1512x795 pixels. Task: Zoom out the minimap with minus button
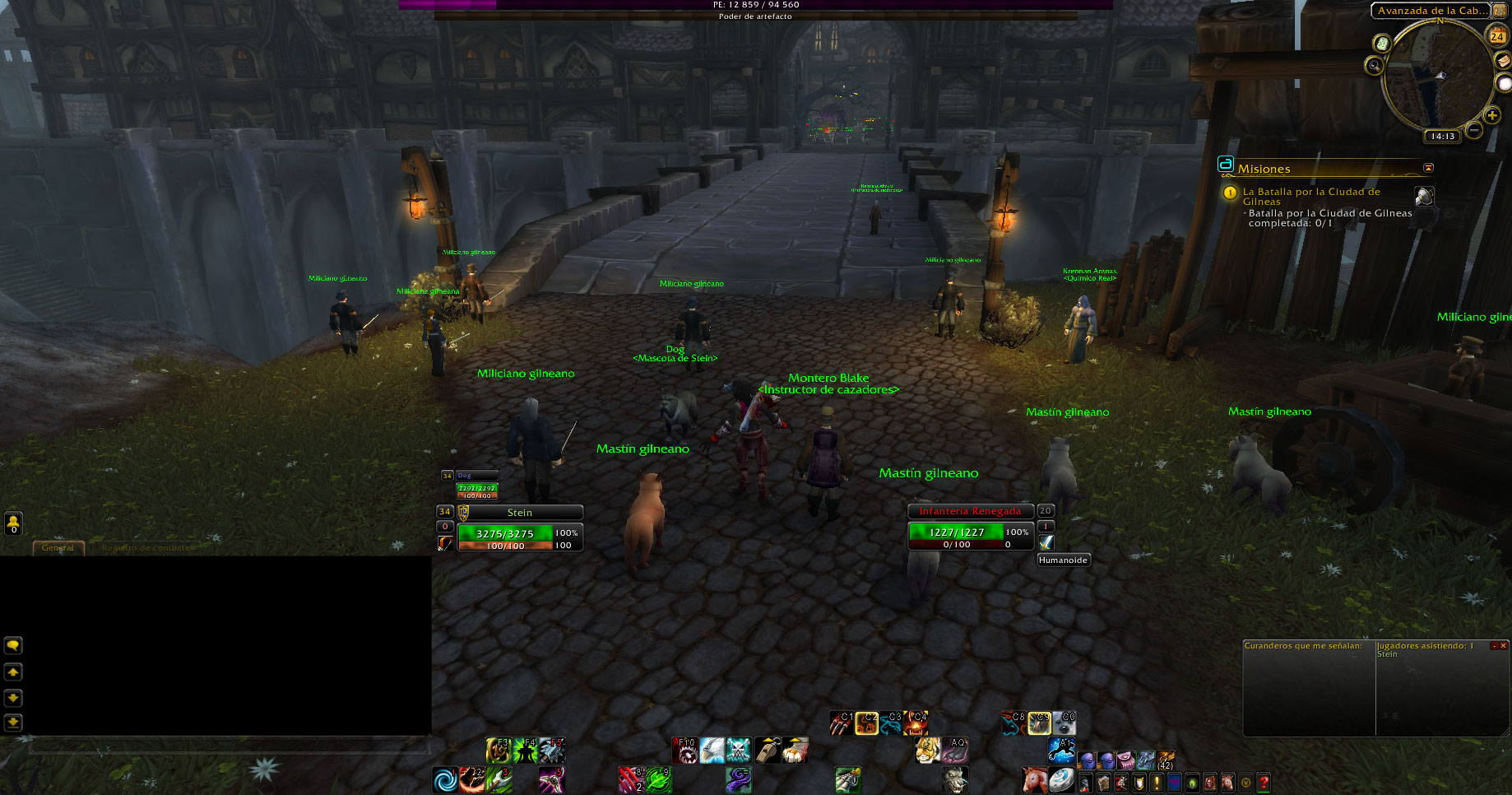coord(1473,130)
